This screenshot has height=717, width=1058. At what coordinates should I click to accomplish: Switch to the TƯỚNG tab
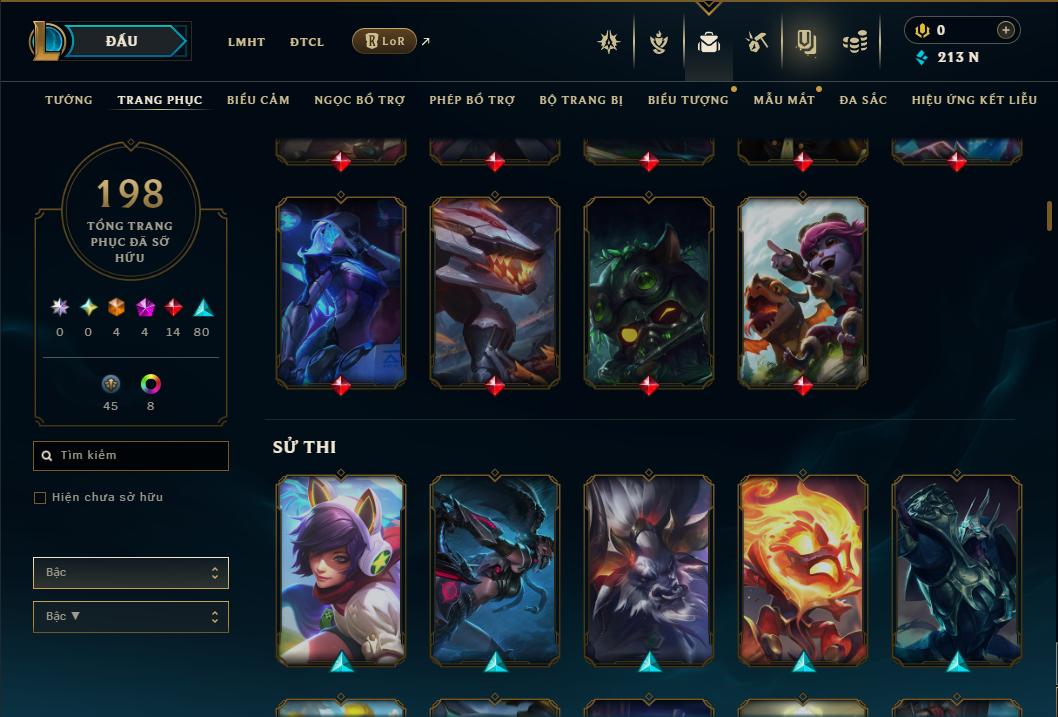tap(69, 100)
